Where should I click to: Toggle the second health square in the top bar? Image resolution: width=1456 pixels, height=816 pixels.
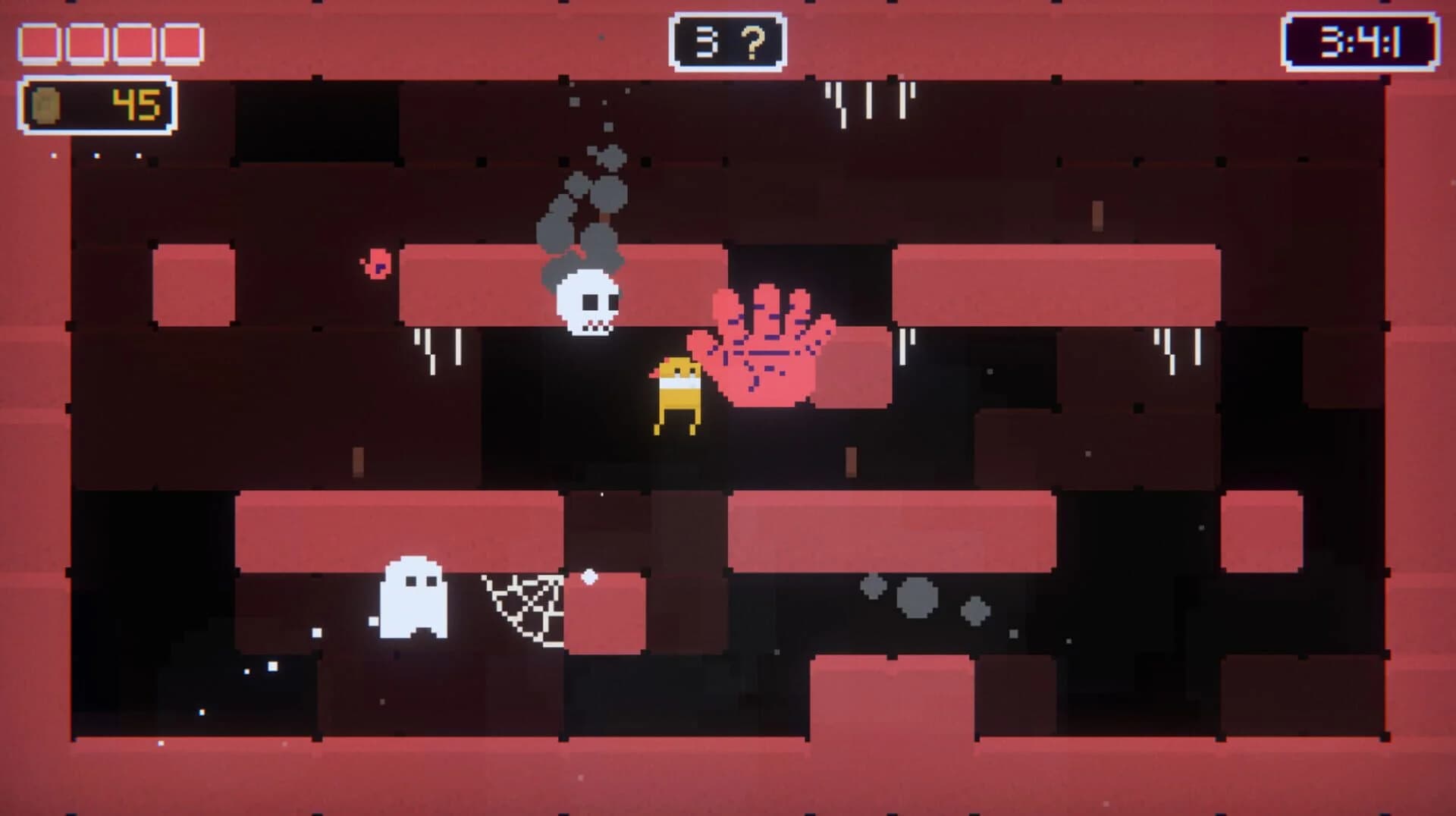coord(86,42)
